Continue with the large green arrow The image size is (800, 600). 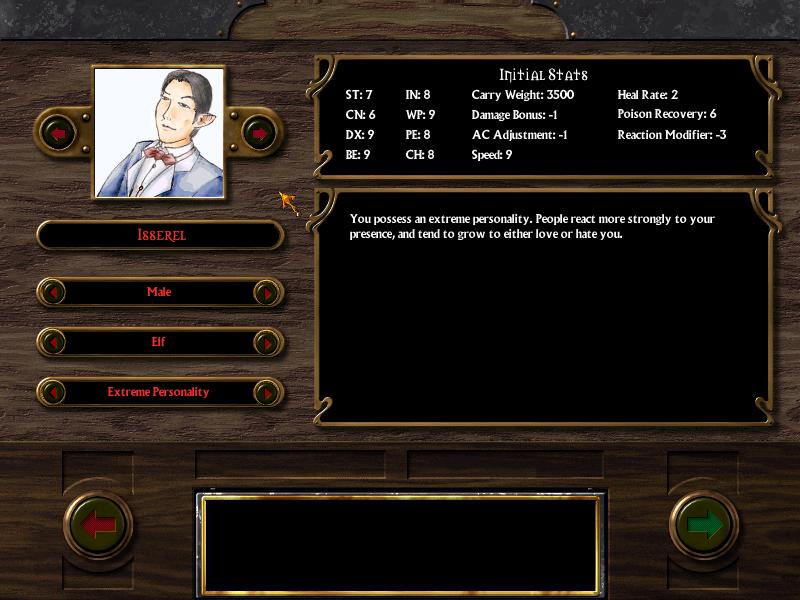tap(704, 524)
